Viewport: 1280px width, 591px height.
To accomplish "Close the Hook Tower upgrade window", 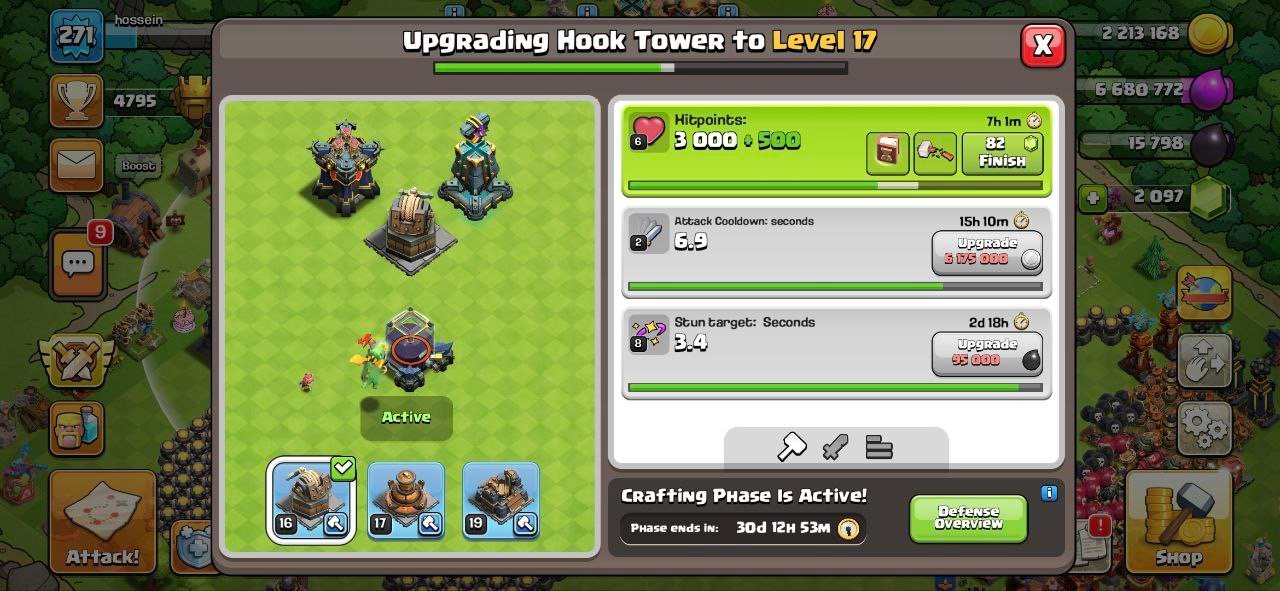I will [1042, 45].
